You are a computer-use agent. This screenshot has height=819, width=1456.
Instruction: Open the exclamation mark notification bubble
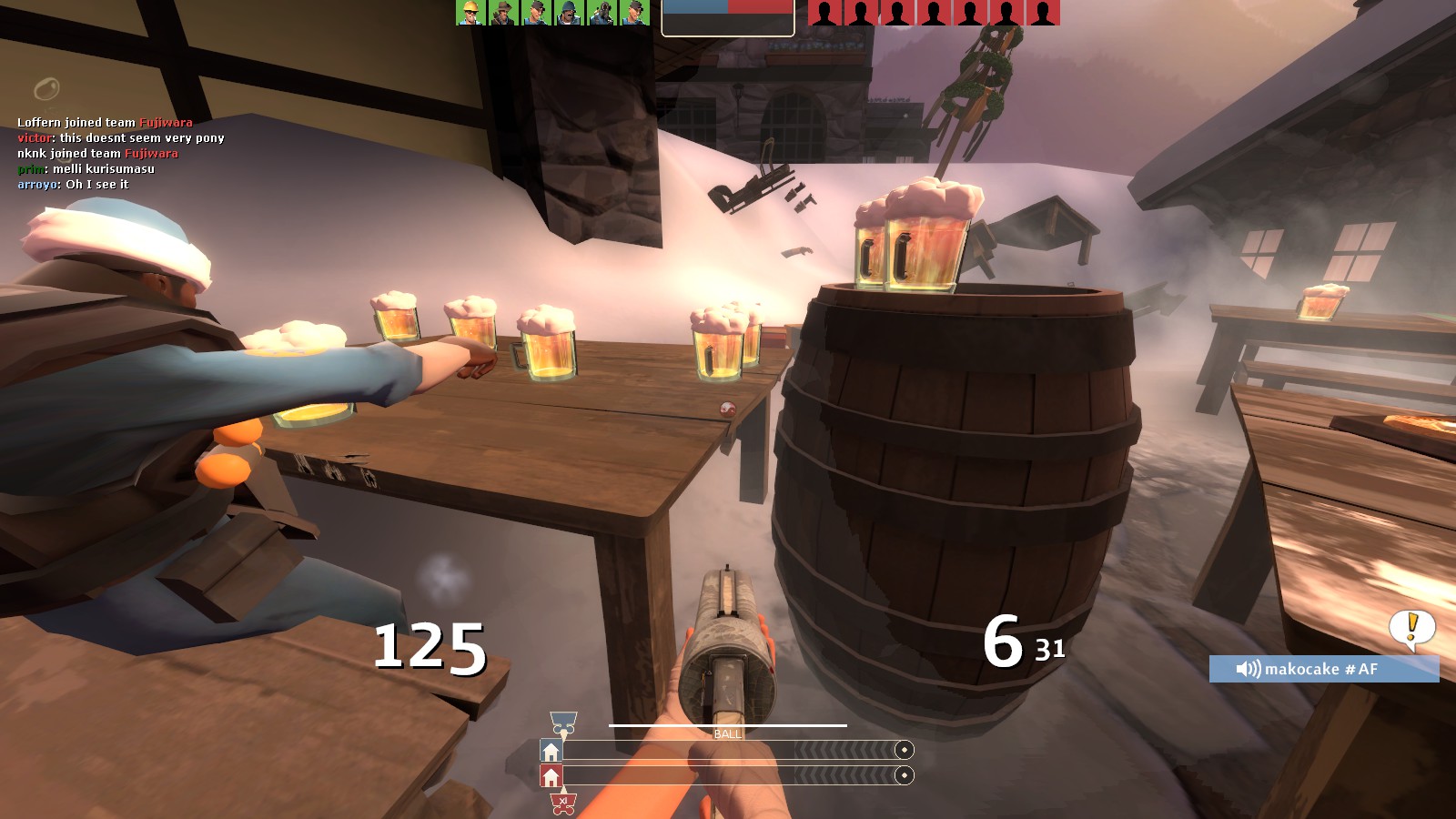pos(1411,627)
